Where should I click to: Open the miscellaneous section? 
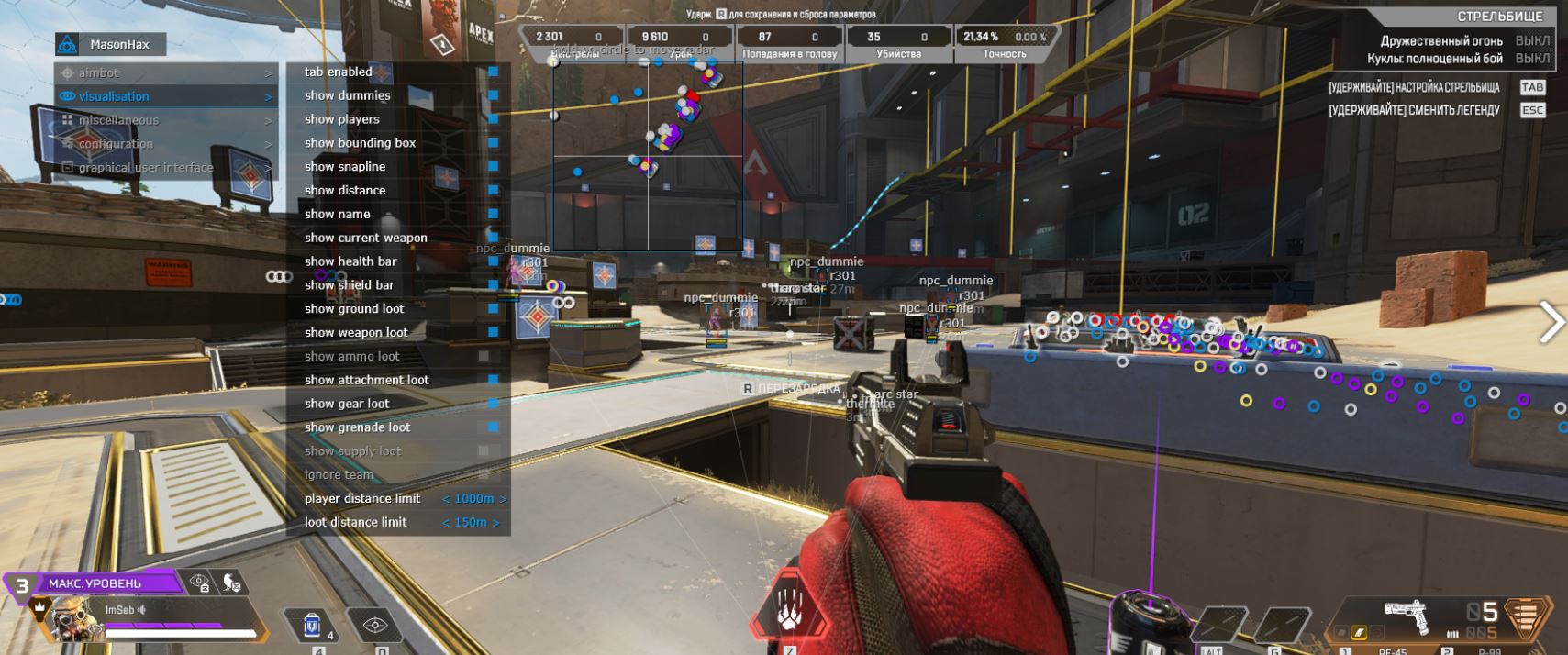[x=118, y=120]
